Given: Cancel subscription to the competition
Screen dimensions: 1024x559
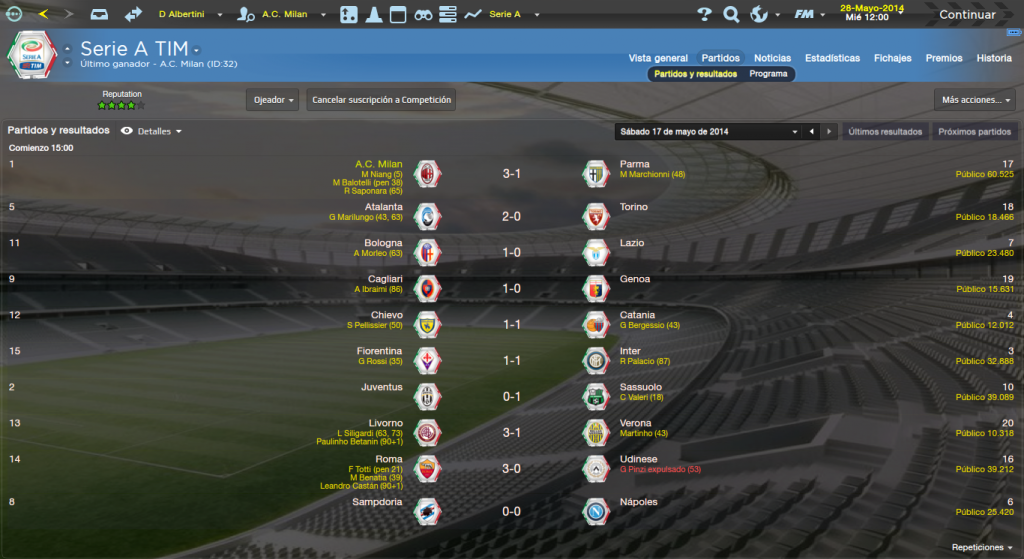Looking at the screenshot, I should (382, 100).
